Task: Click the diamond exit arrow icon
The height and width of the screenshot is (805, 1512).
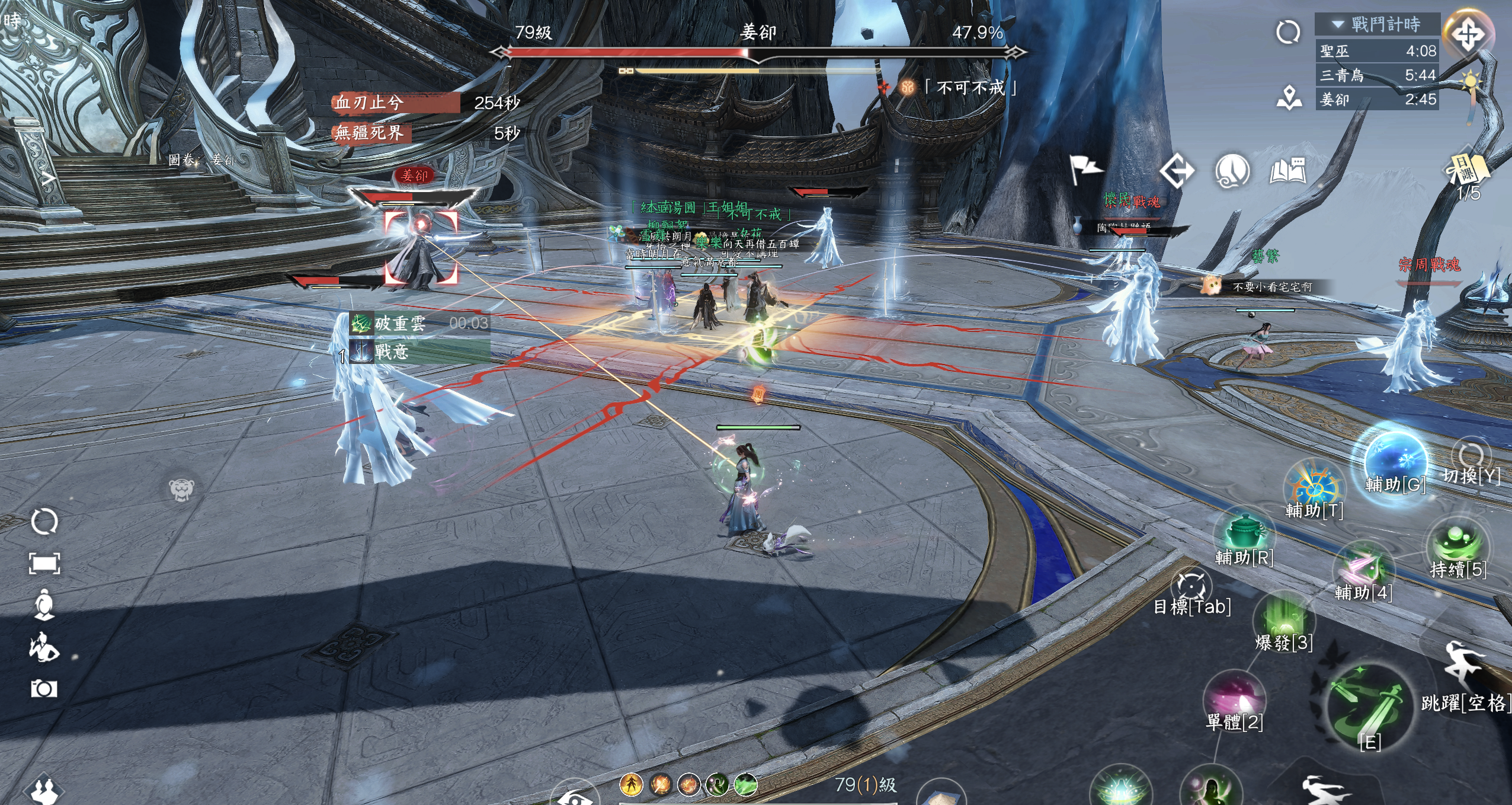Action: tap(1177, 171)
